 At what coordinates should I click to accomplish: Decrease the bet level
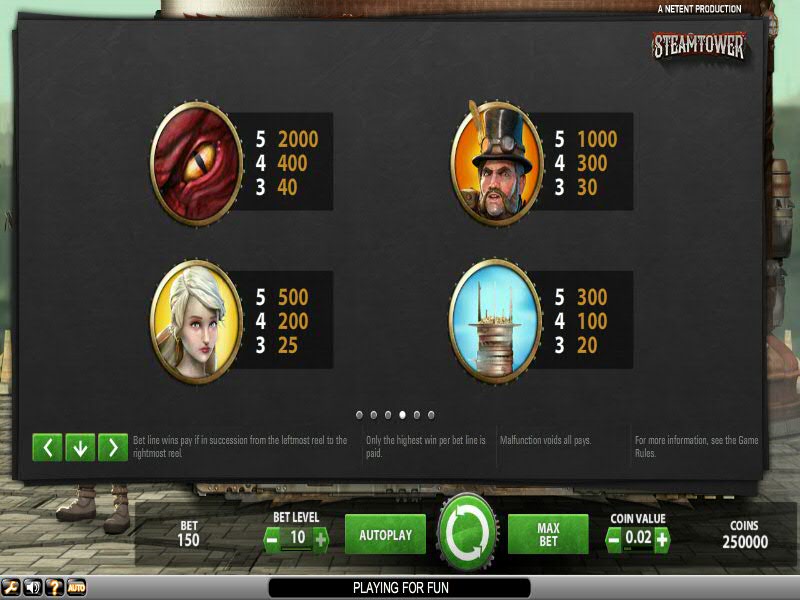coord(272,539)
